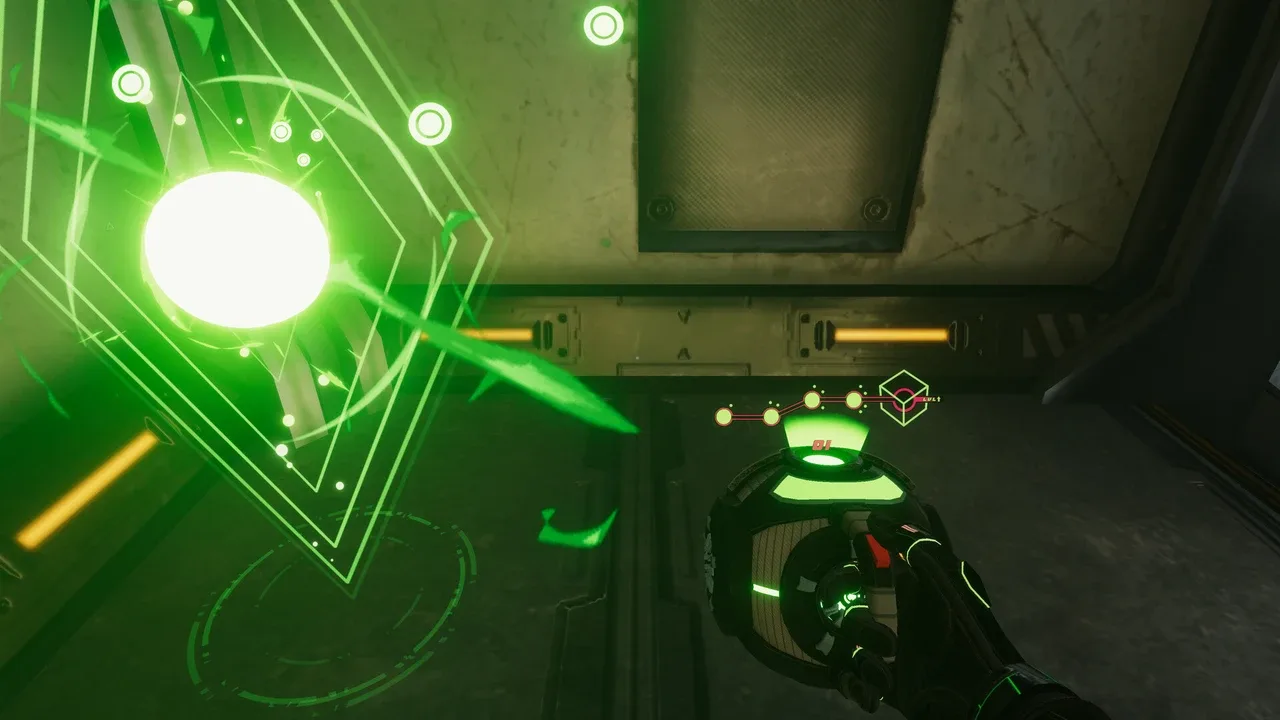
Task: Select the cube level-up icon
Action: [903, 399]
